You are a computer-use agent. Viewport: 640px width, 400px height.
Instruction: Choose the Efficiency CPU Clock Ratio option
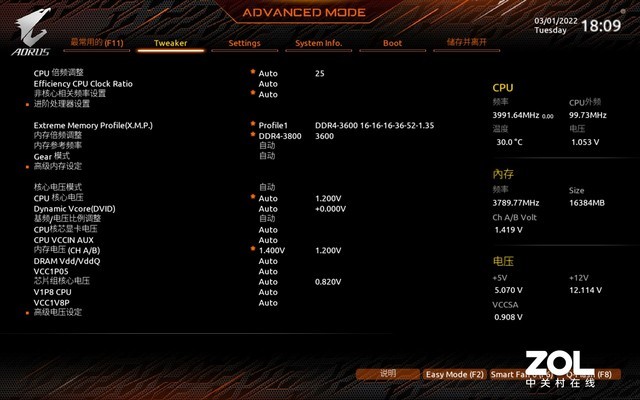(x=83, y=84)
